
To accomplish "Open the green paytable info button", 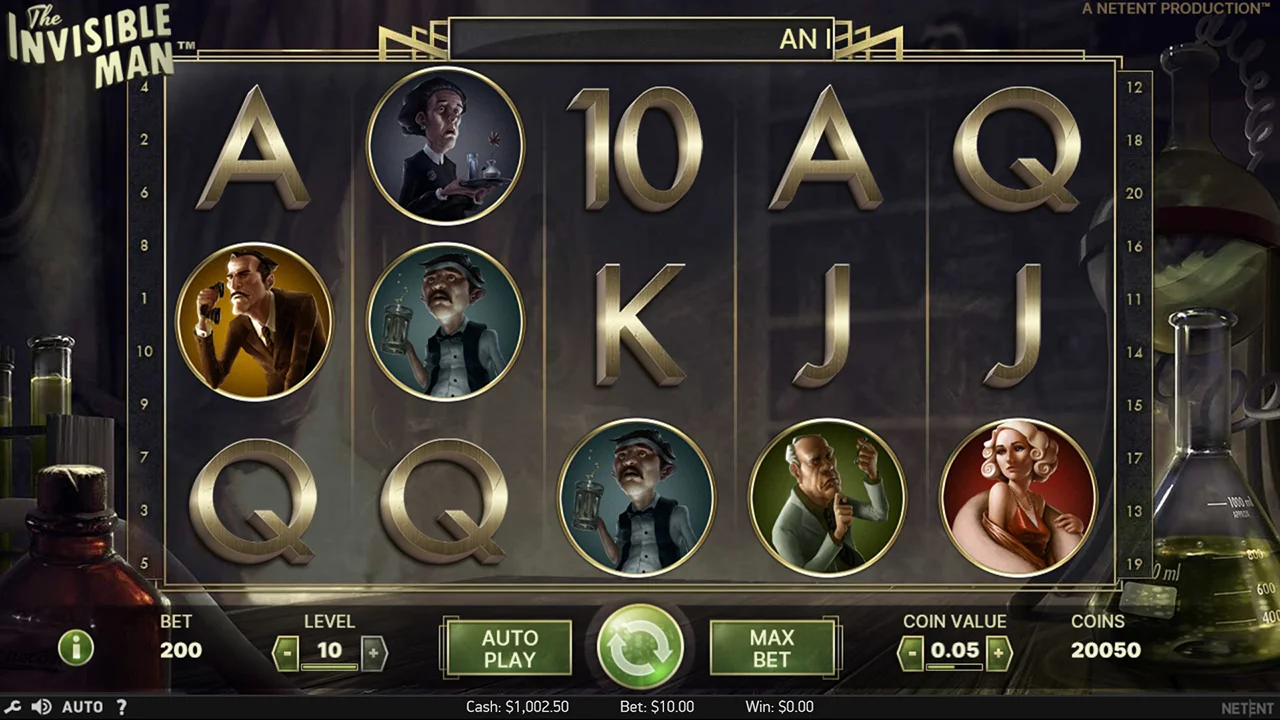I will coord(76,648).
